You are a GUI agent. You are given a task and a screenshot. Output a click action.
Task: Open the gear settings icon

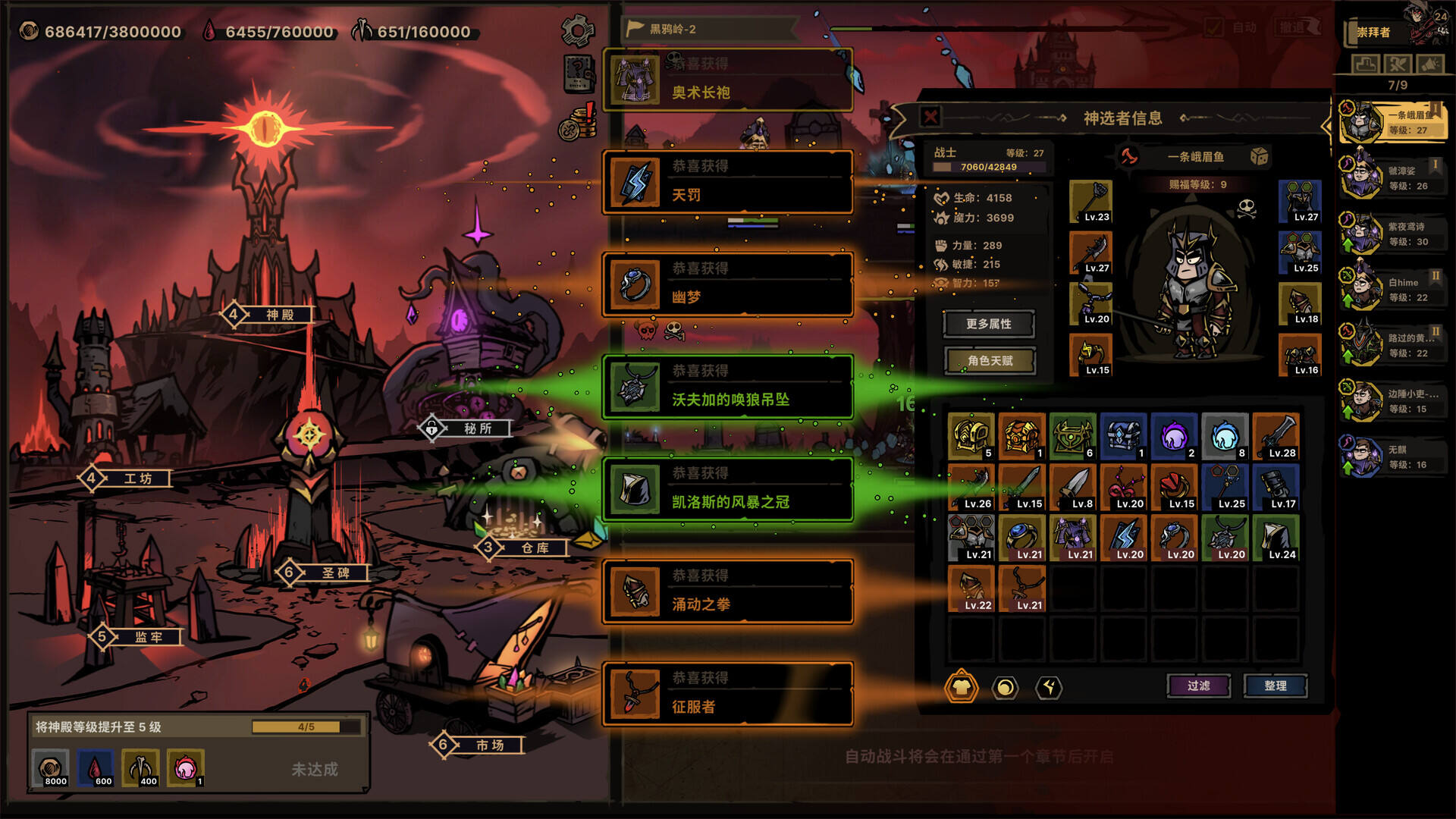(x=577, y=31)
